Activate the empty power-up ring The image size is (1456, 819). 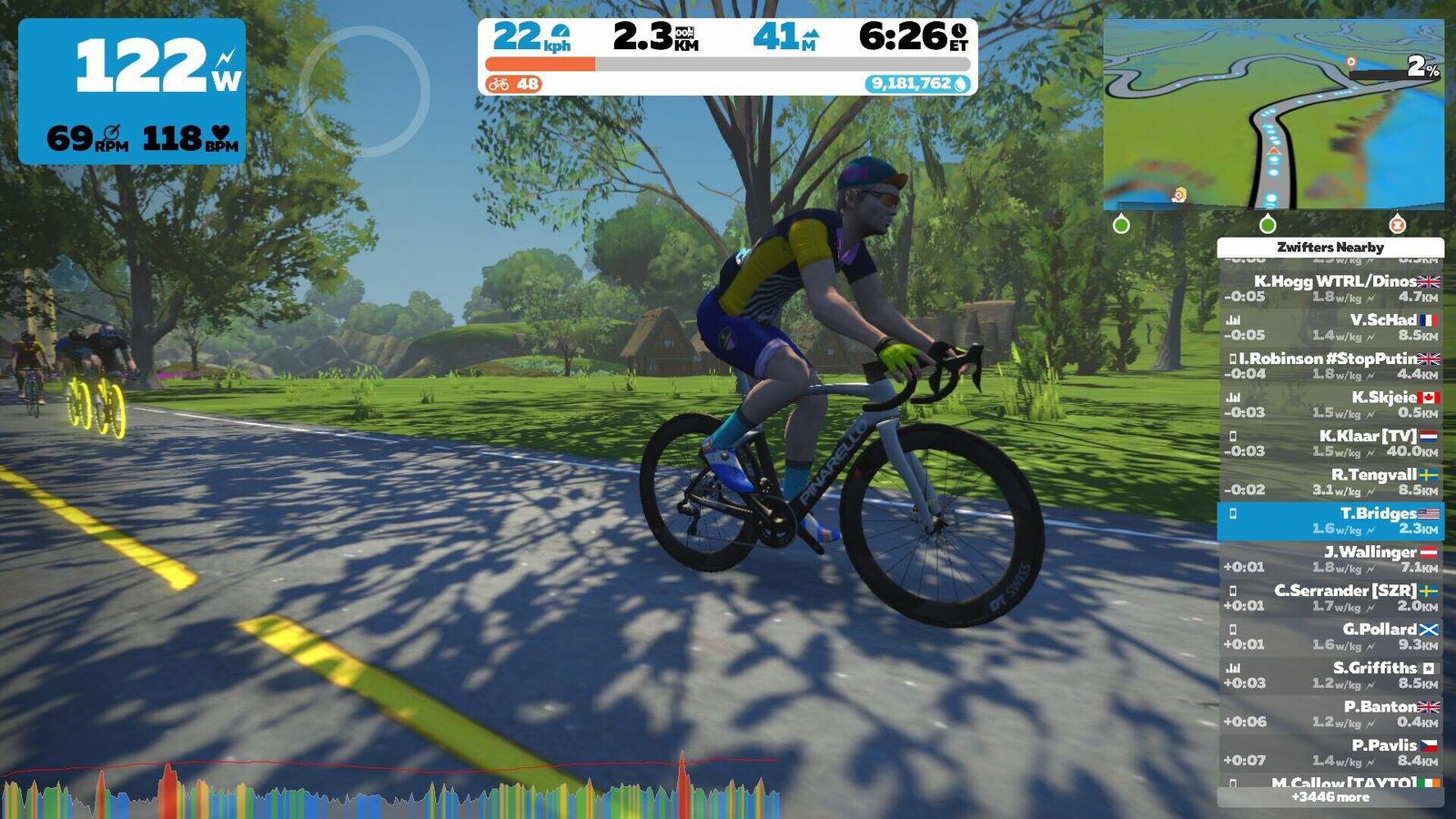click(364, 91)
